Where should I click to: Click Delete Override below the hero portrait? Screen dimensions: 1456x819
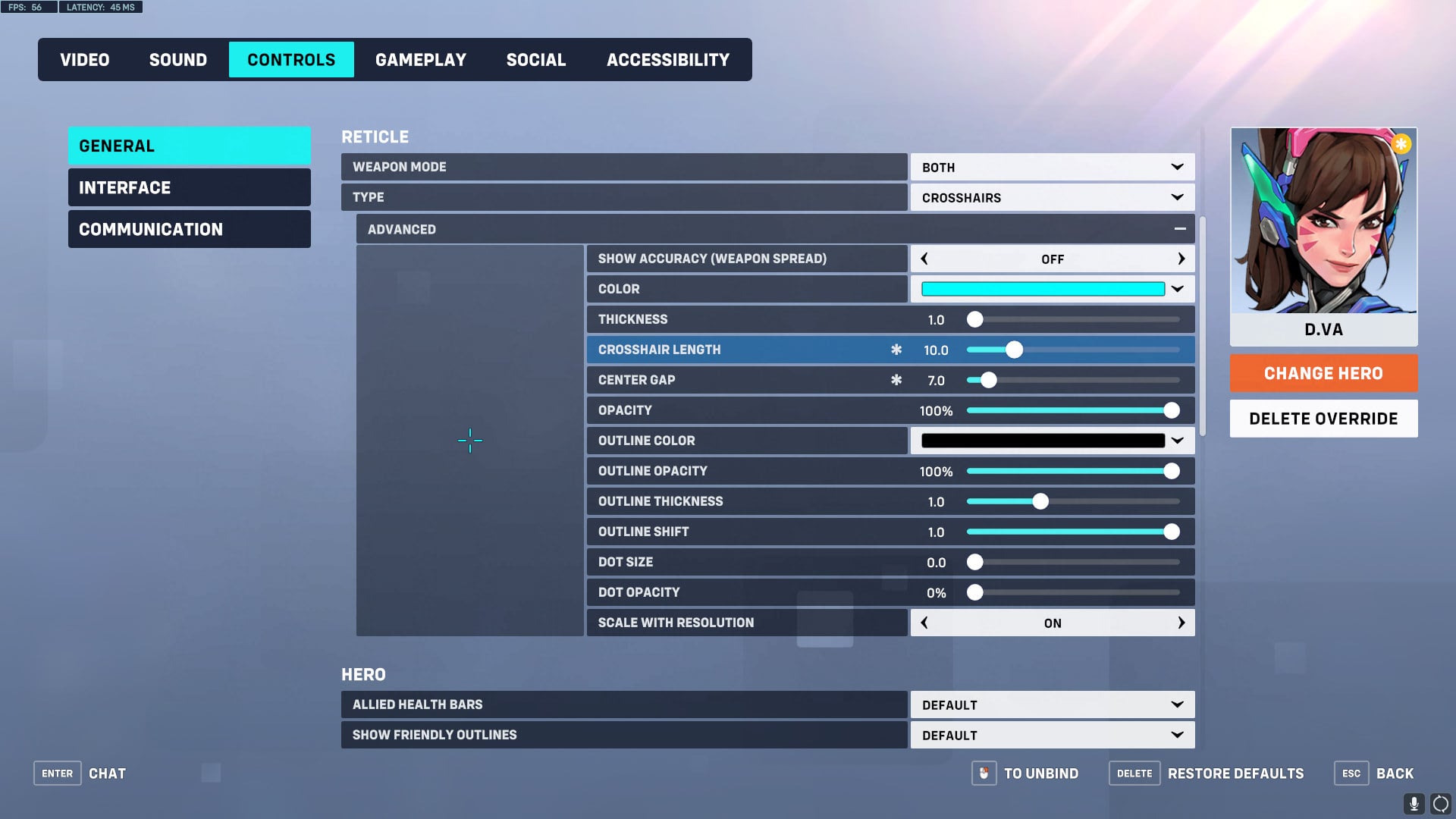1323,418
